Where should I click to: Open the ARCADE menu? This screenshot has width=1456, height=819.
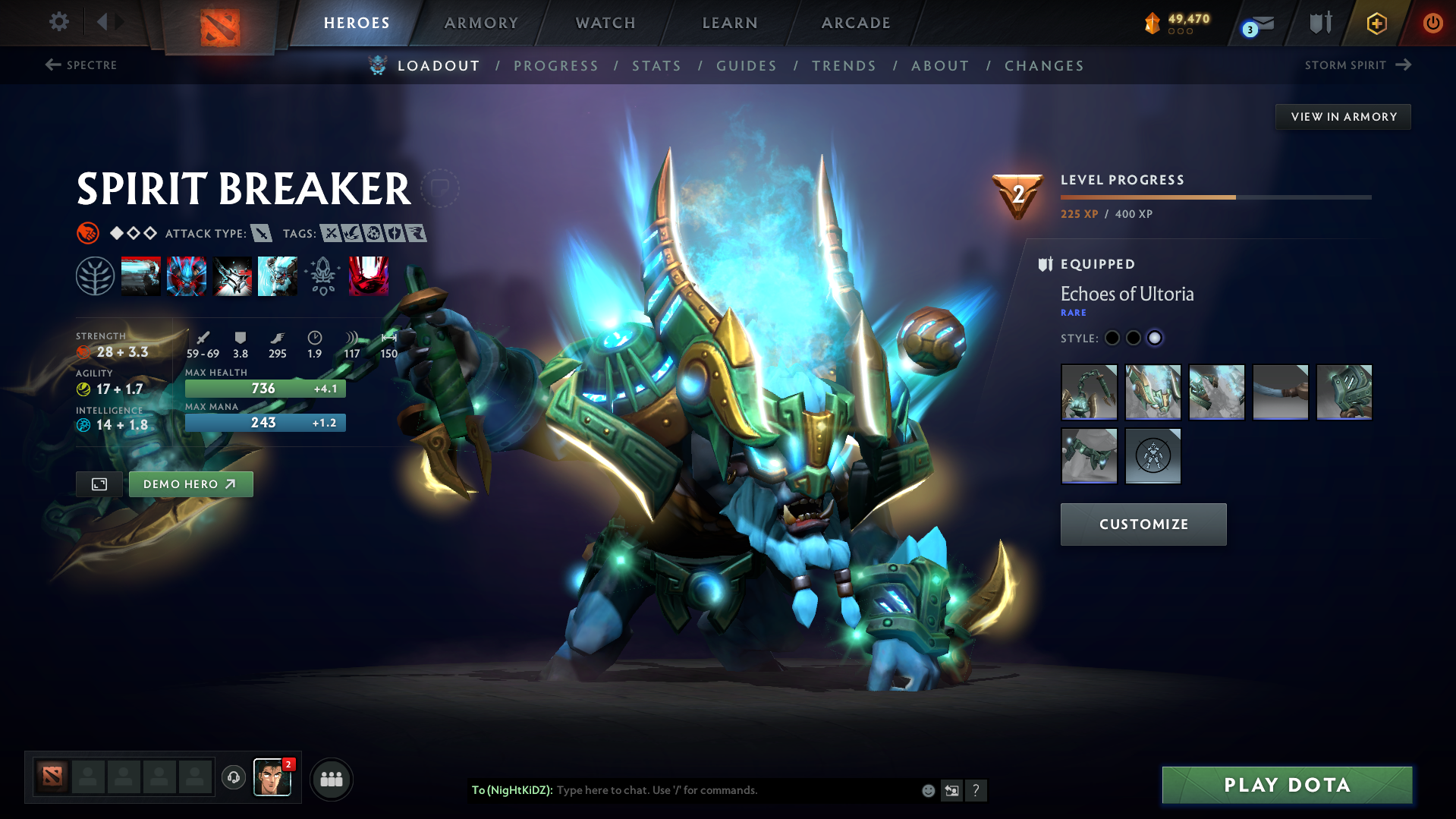point(855,23)
